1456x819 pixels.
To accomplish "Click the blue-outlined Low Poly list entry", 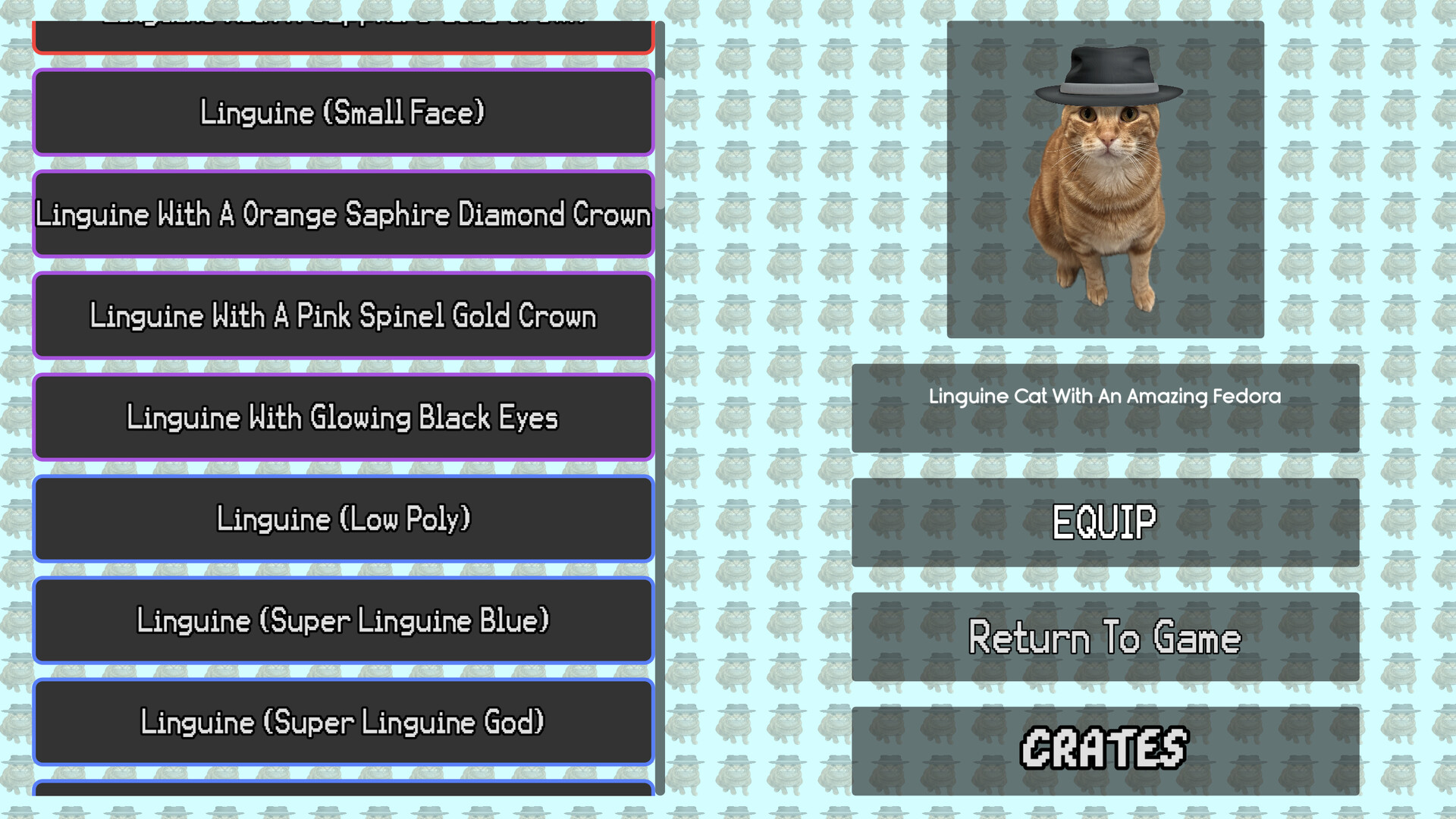I will click(x=343, y=519).
